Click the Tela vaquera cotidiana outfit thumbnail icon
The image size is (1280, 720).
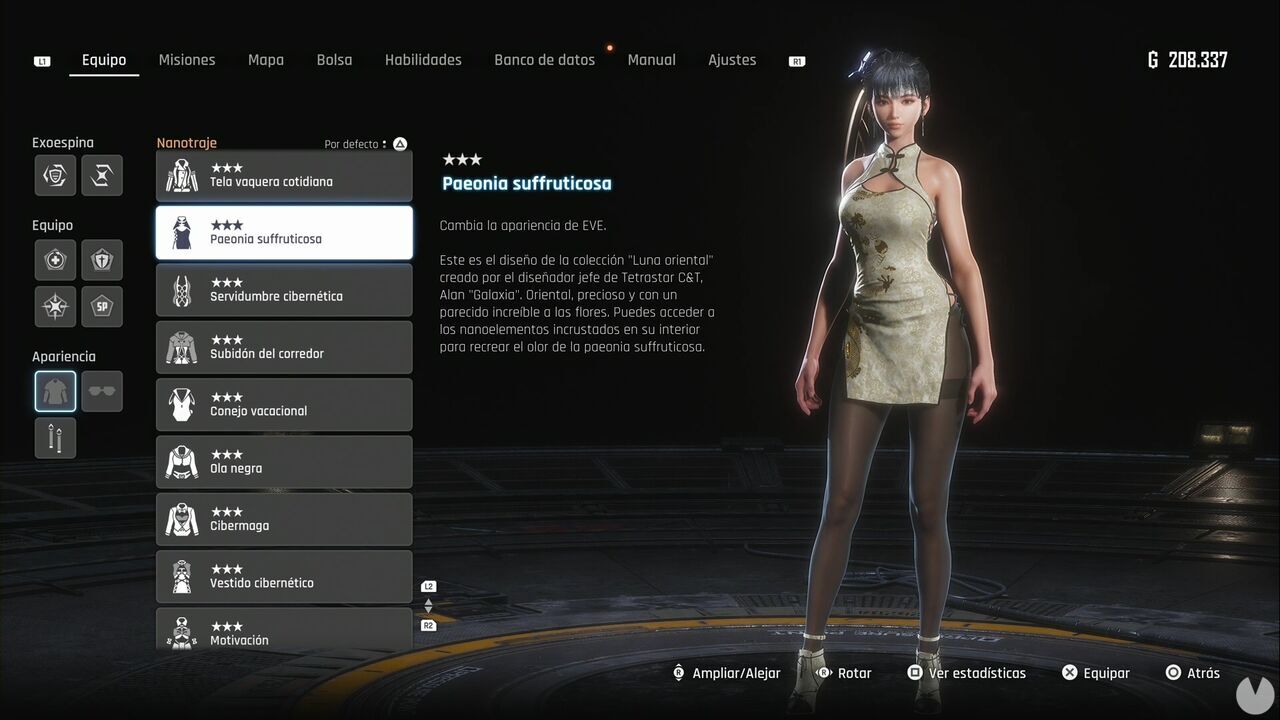pyautogui.click(x=180, y=175)
